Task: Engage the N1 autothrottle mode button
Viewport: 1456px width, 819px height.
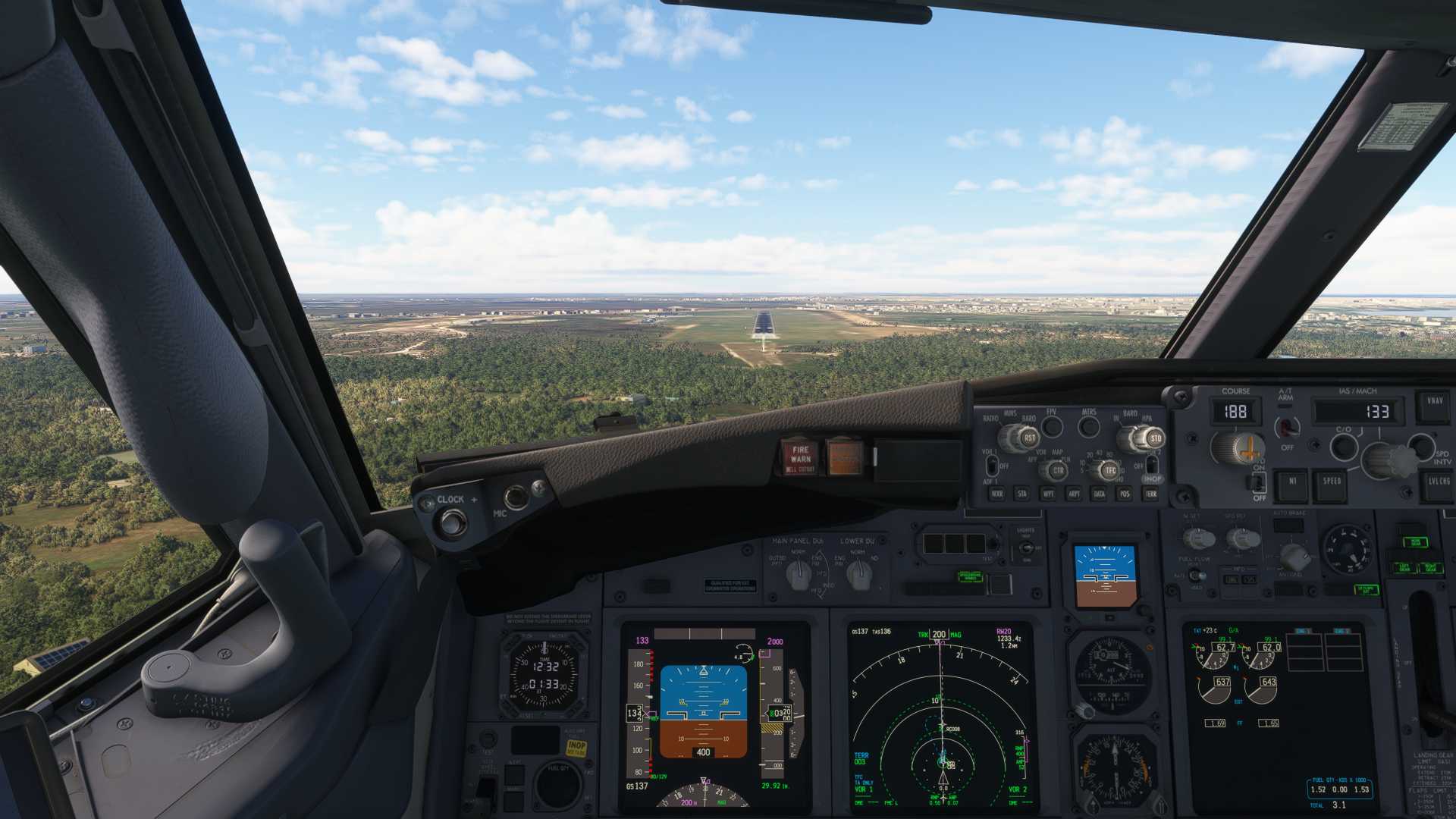Action: [x=1292, y=482]
